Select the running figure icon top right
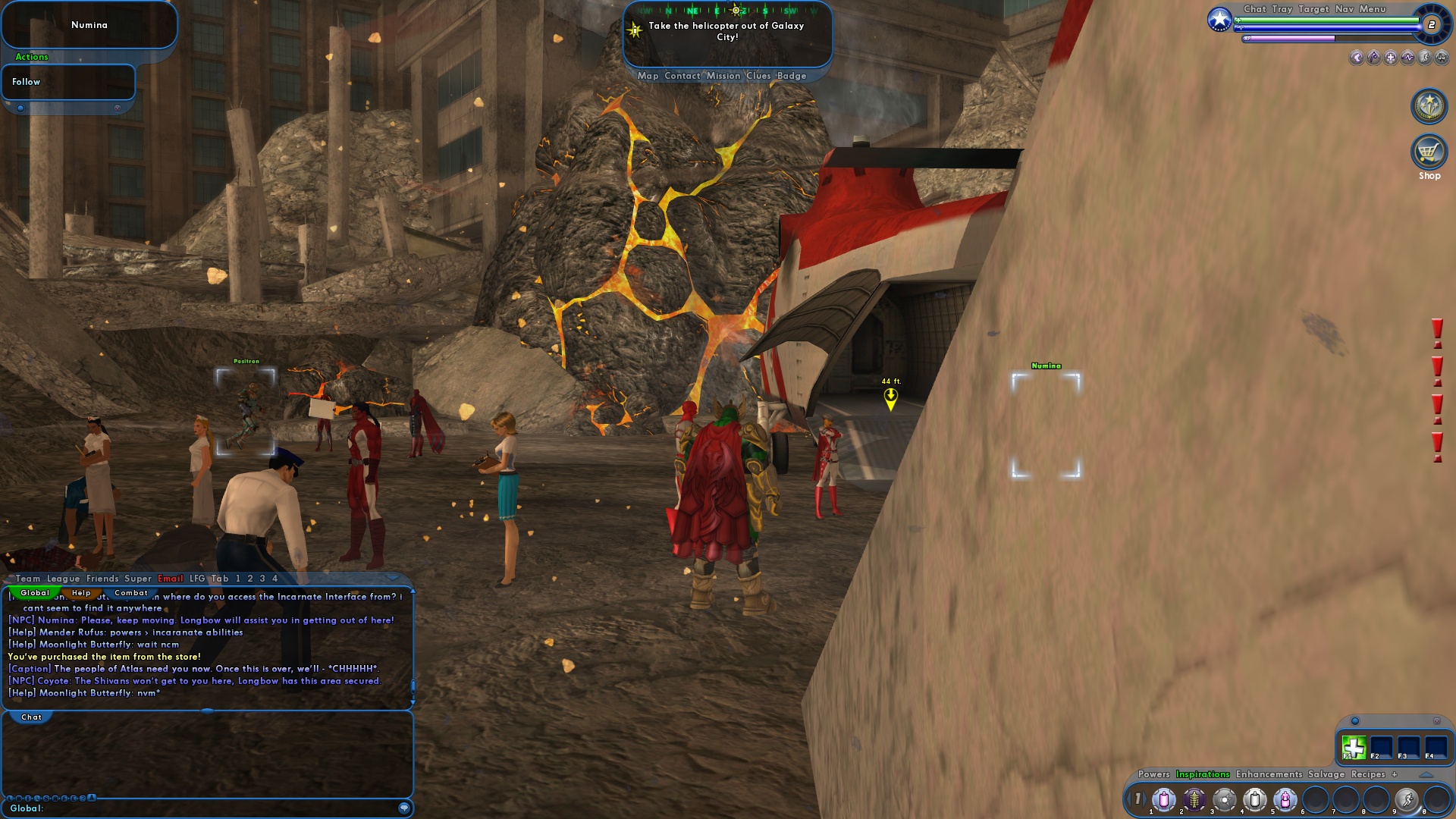Viewport: 1456px width, 819px height. 1425,58
